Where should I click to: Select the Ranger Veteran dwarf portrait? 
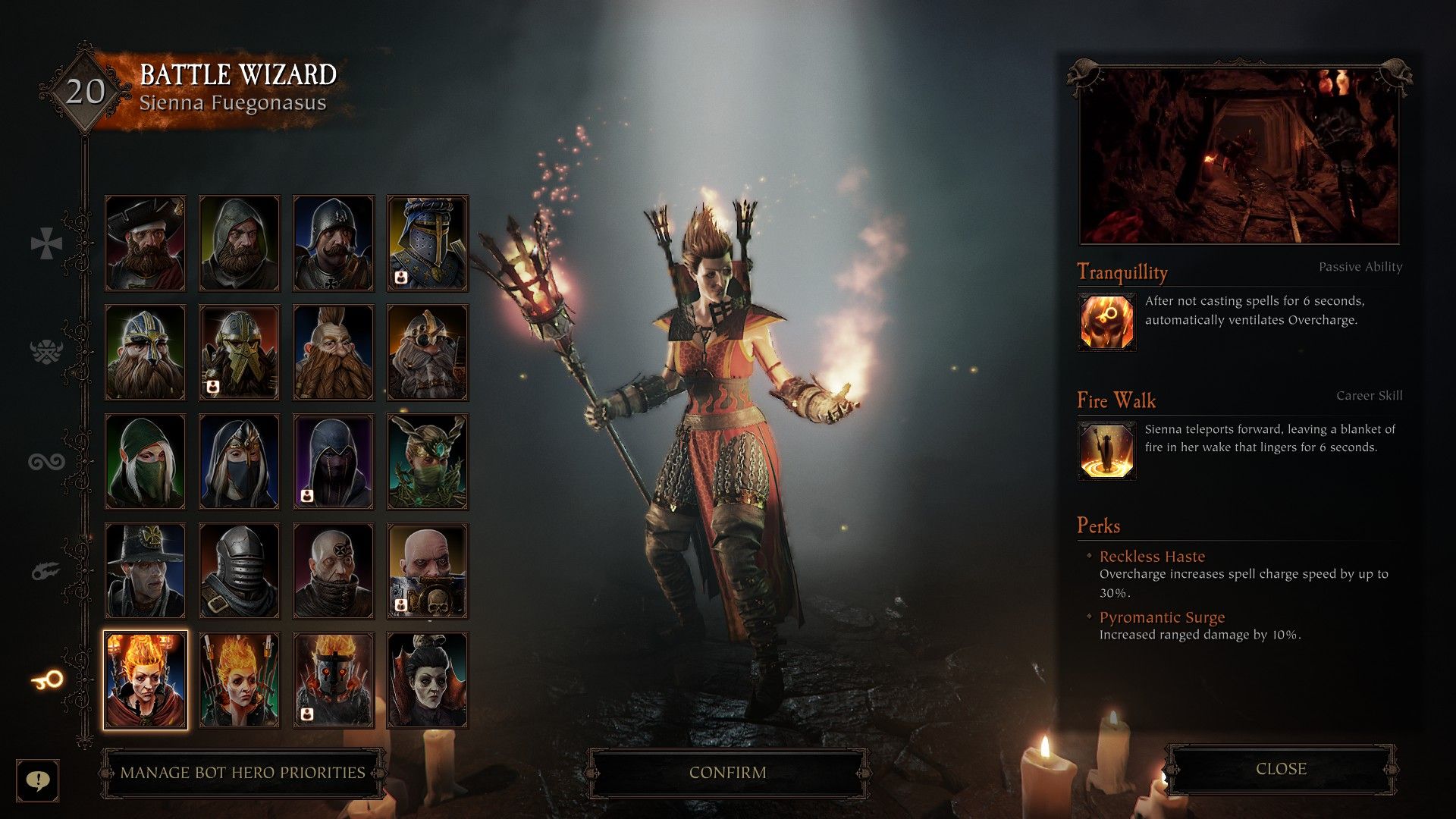tap(146, 353)
